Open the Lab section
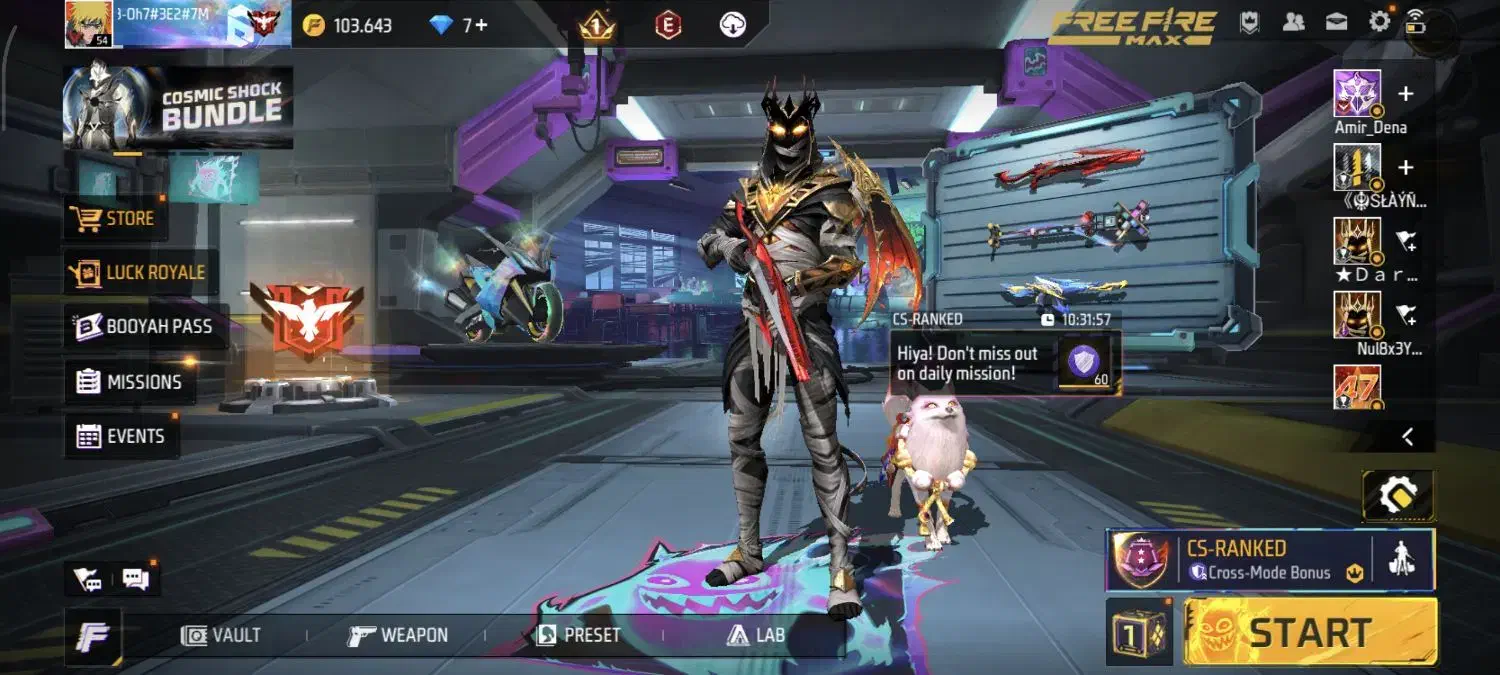The width and height of the screenshot is (1500, 675). (x=755, y=635)
